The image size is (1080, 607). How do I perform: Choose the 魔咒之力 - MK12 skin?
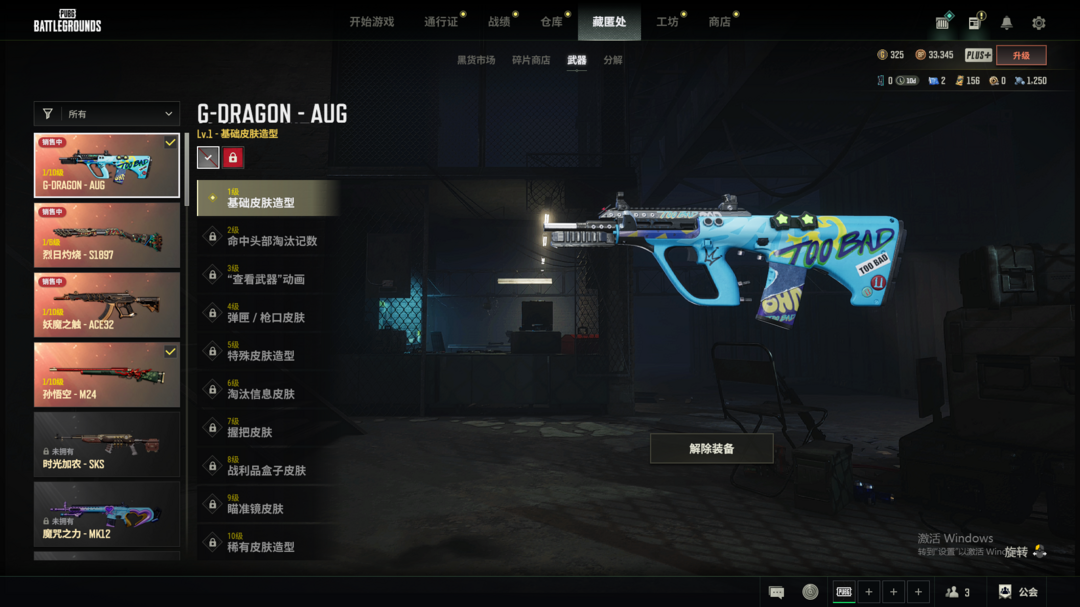click(107, 514)
